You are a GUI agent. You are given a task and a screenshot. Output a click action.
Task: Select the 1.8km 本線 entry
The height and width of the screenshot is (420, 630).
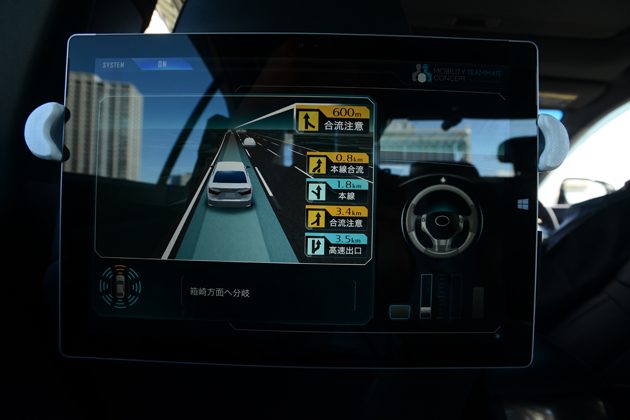337,191
